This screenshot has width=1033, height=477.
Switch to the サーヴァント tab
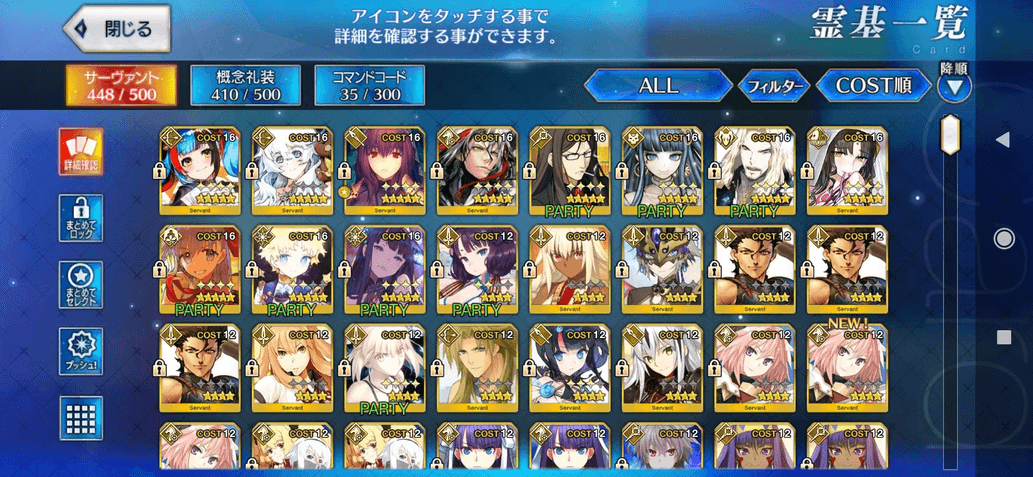click(x=122, y=85)
